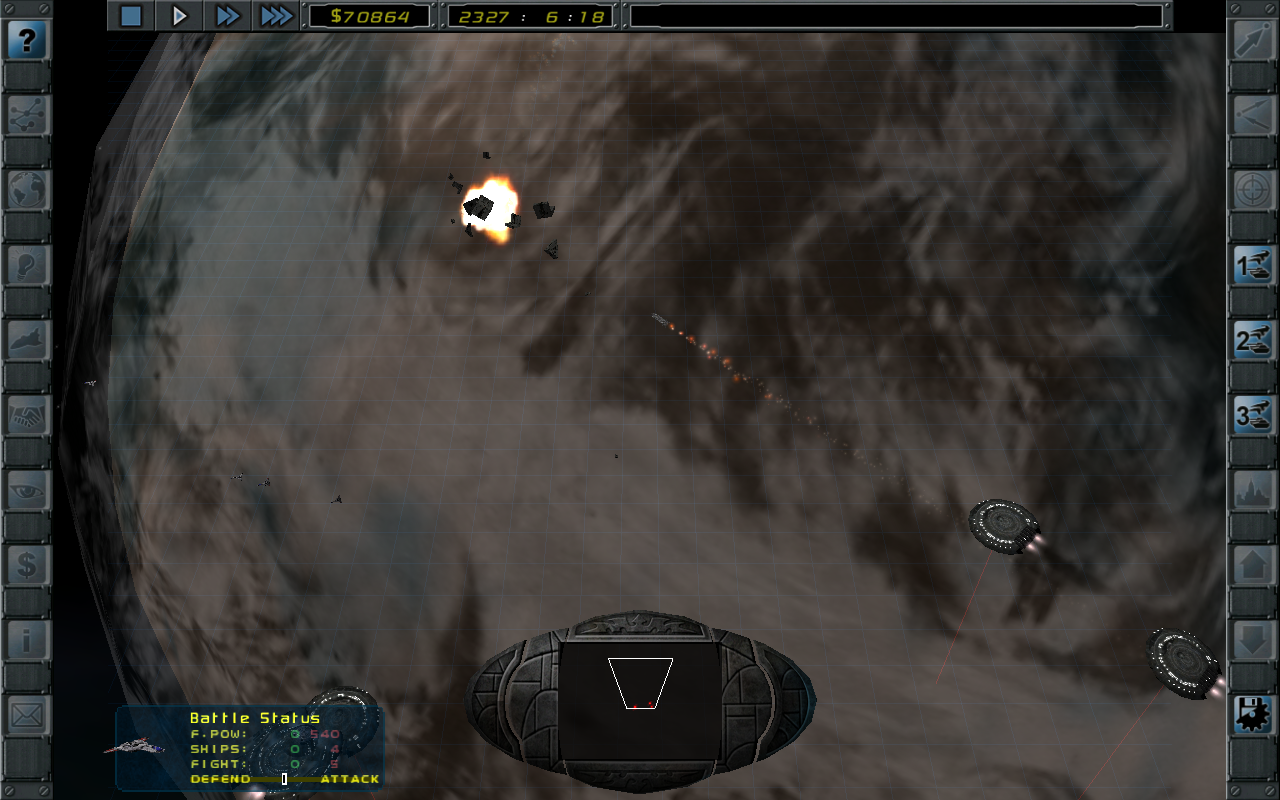Set triple-arrow fastest game speed
The image size is (1280, 800).
[x=275, y=15]
